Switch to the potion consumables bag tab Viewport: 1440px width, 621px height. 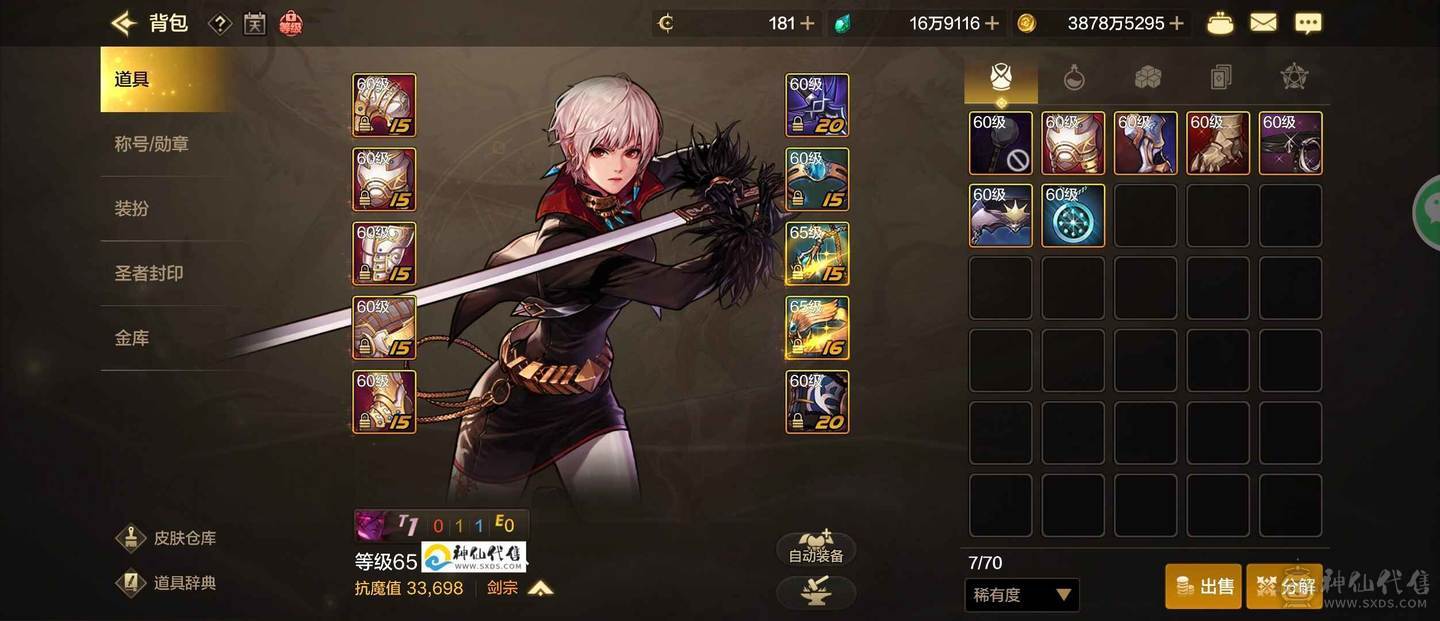(1074, 77)
